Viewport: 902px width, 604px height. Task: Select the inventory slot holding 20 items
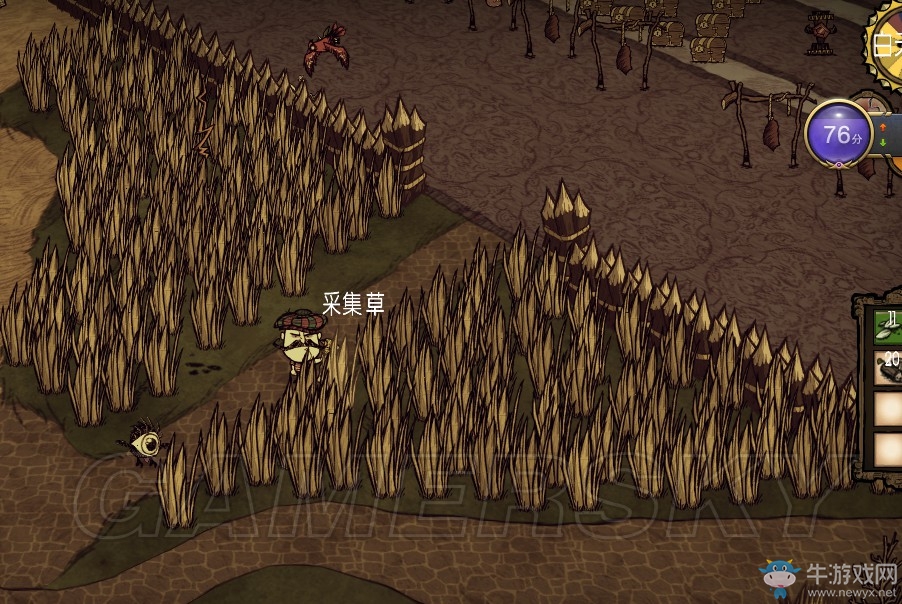889,366
